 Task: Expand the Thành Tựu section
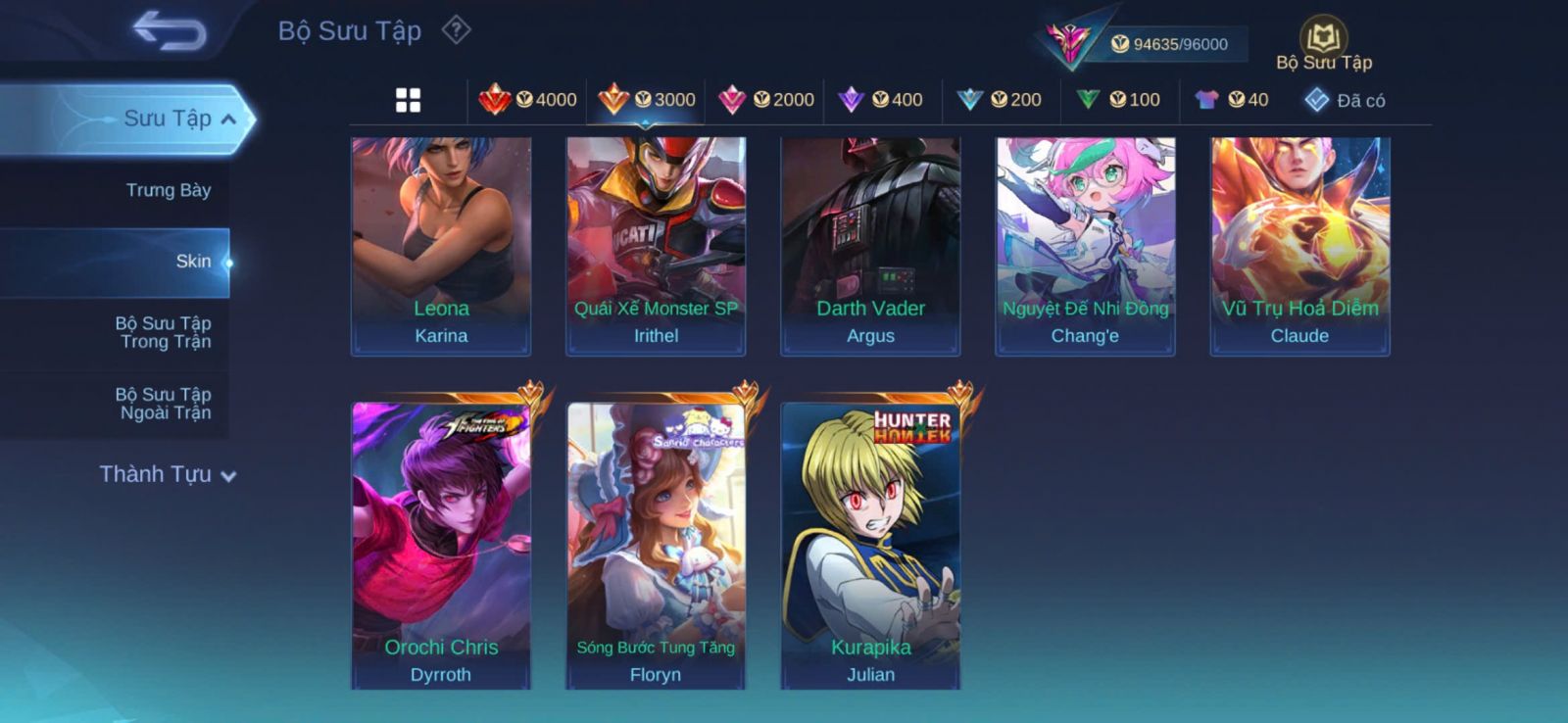pyautogui.click(x=167, y=475)
